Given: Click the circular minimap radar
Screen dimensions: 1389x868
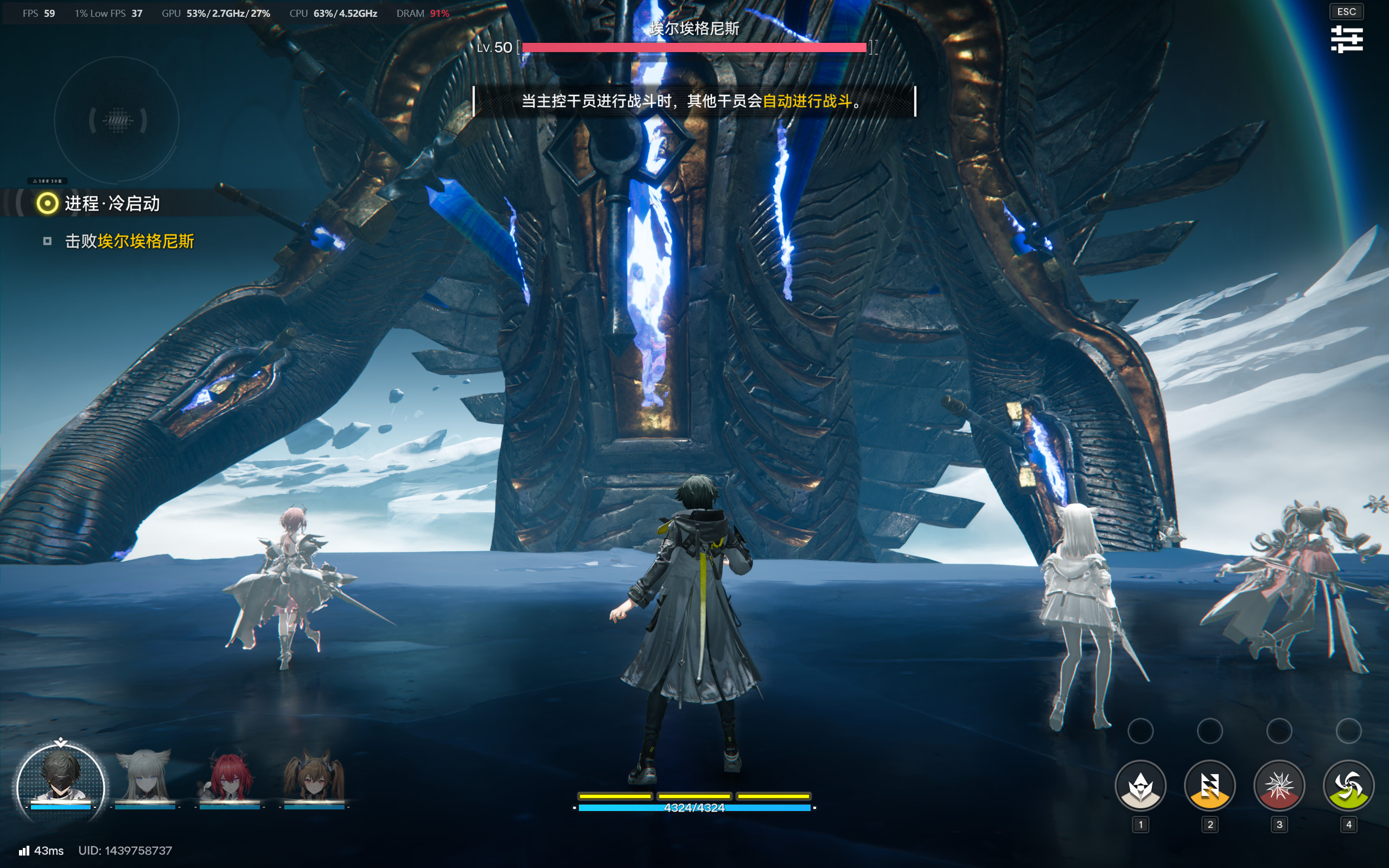Looking at the screenshot, I should [x=117, y=120].
